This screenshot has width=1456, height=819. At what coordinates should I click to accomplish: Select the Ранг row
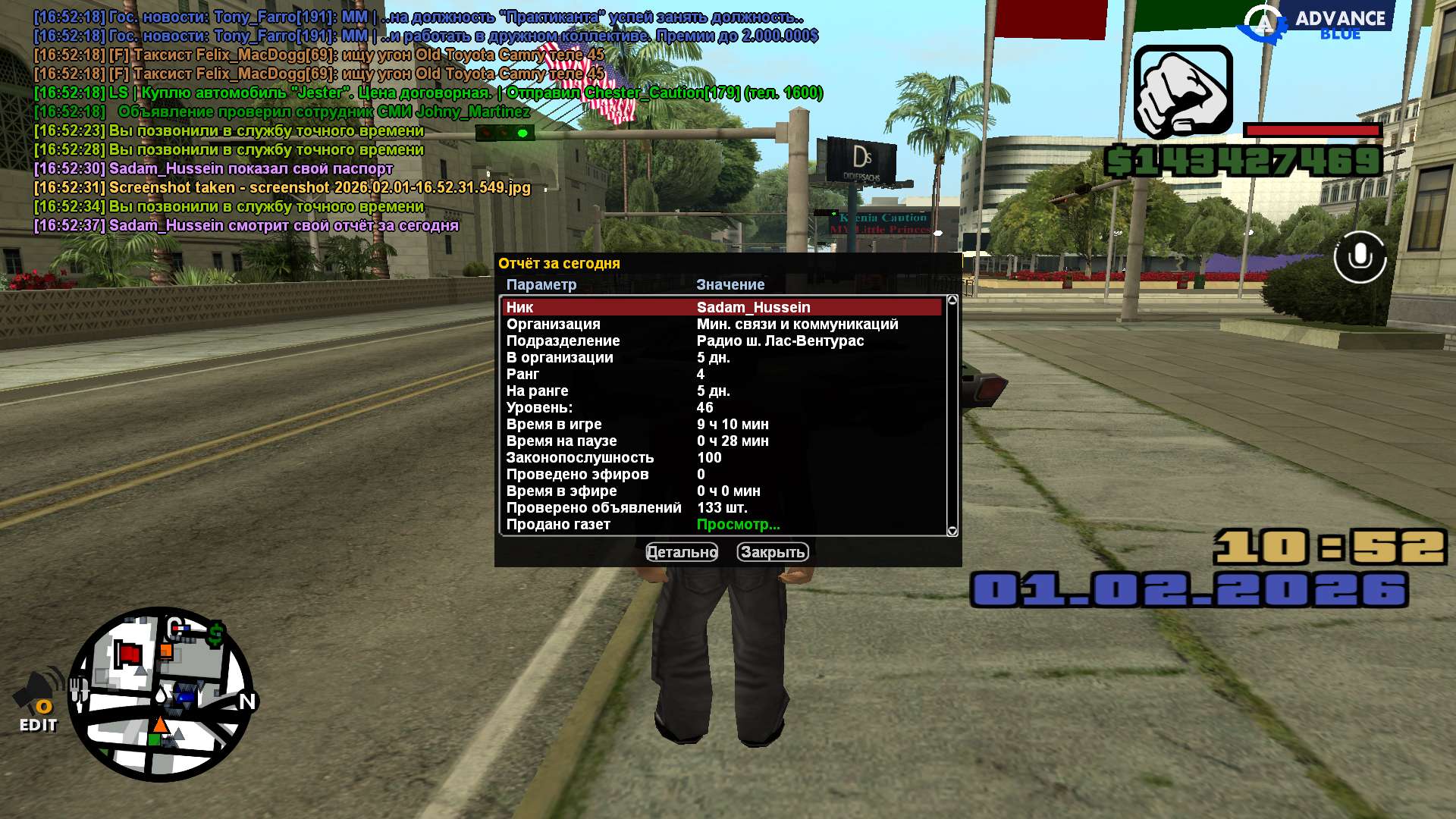pyautogui.click(x=720, y=374)
